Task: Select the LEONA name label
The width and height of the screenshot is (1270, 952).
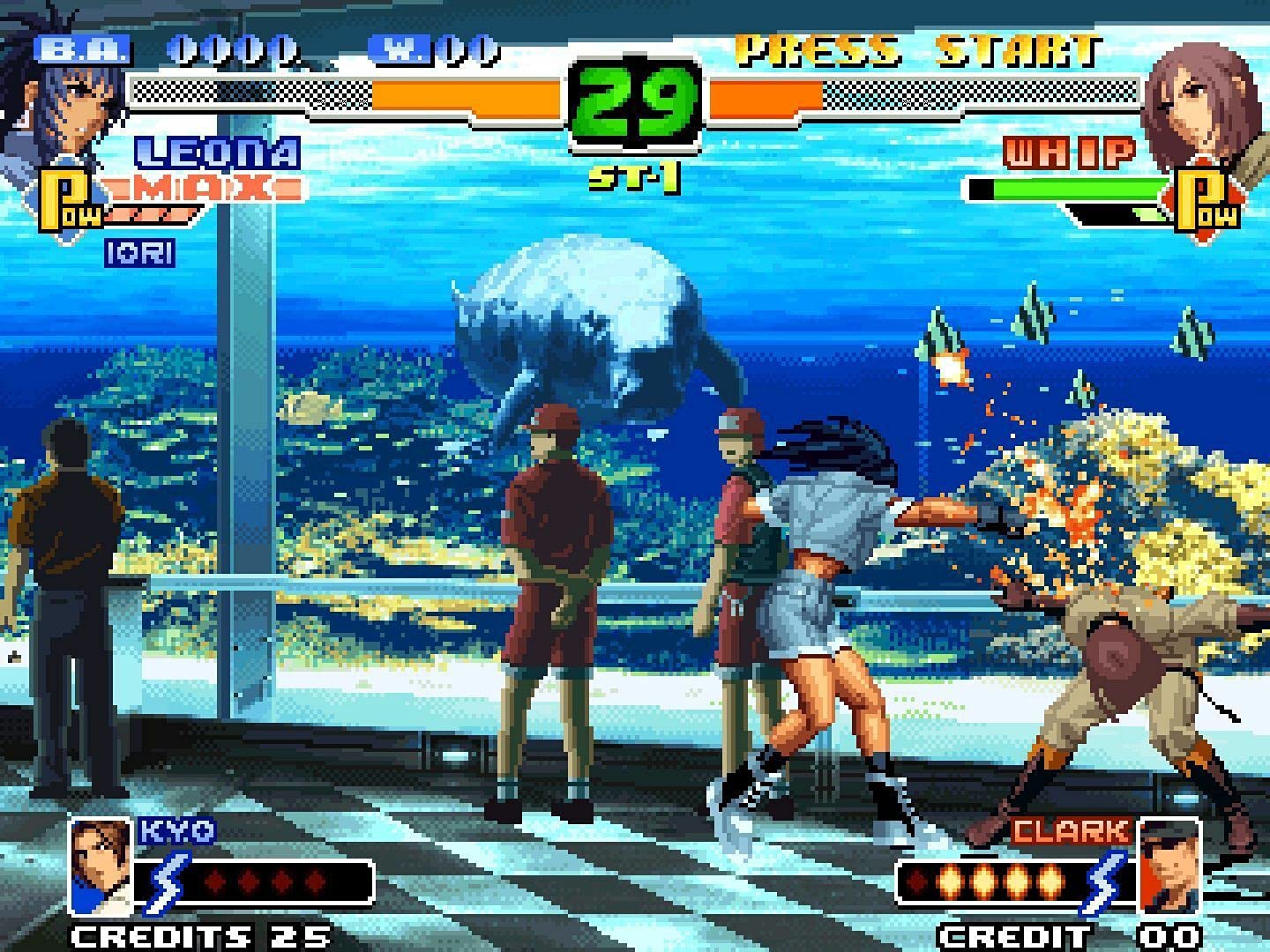Action: [214, 152]
